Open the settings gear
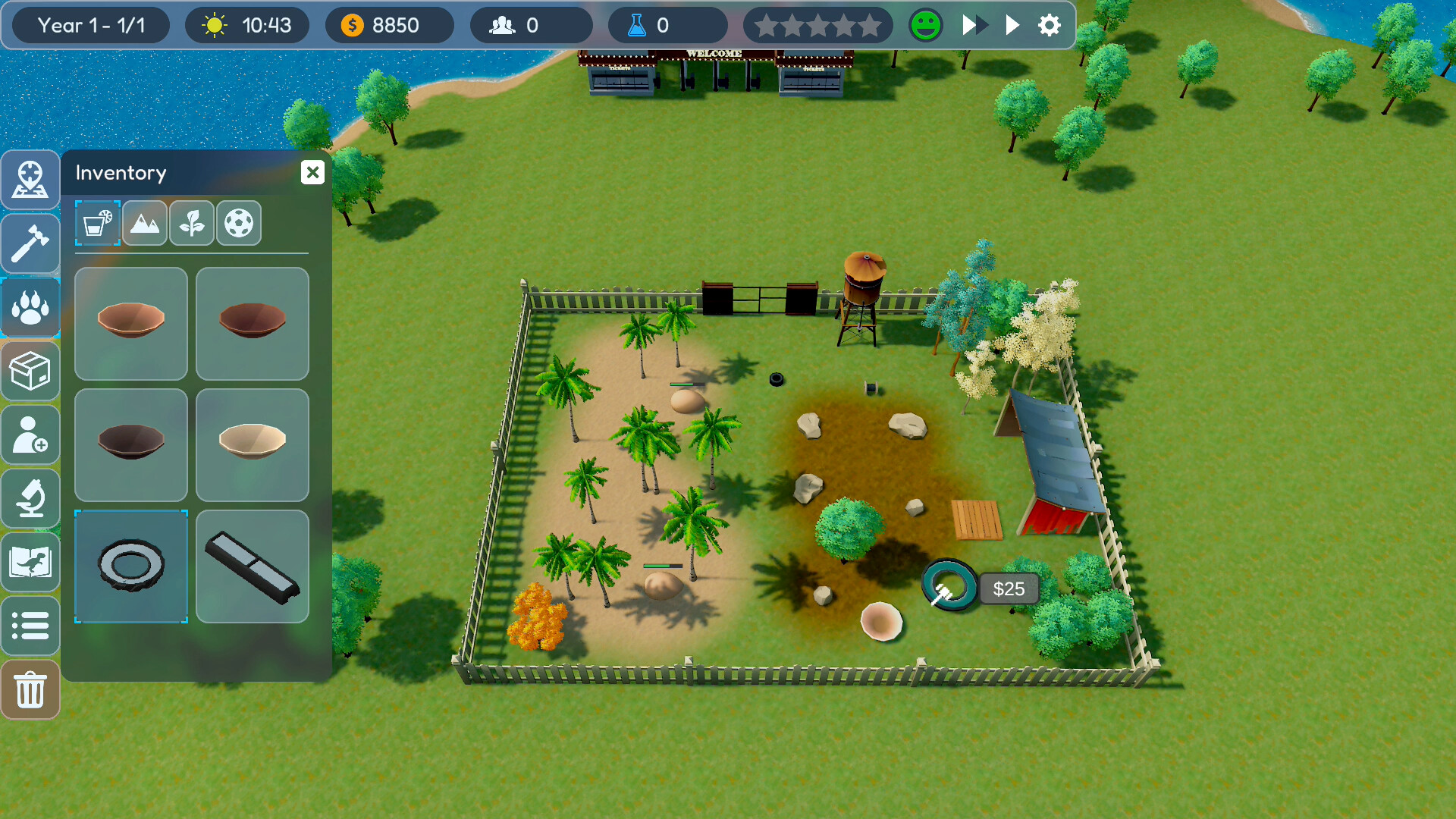Viewport: 1456px width, 819px height. 1049,25
